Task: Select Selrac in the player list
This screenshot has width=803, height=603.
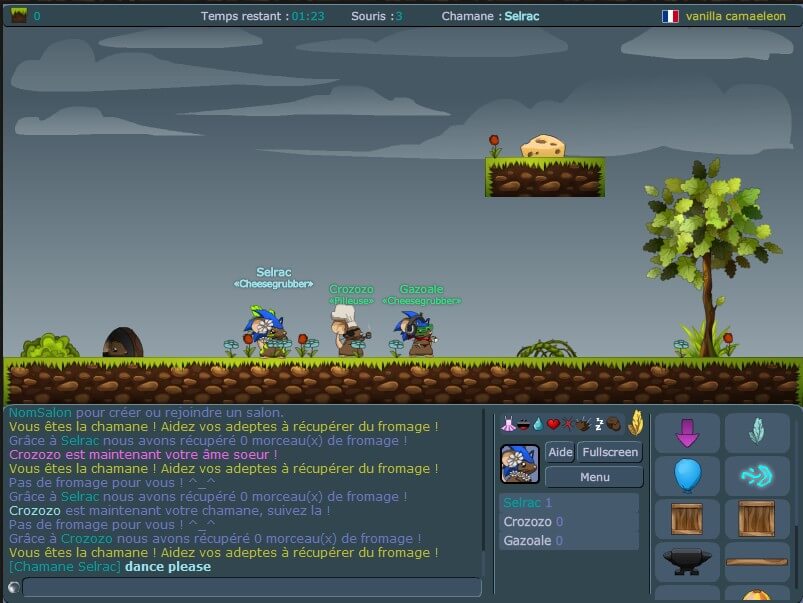Action: point(568,503)
